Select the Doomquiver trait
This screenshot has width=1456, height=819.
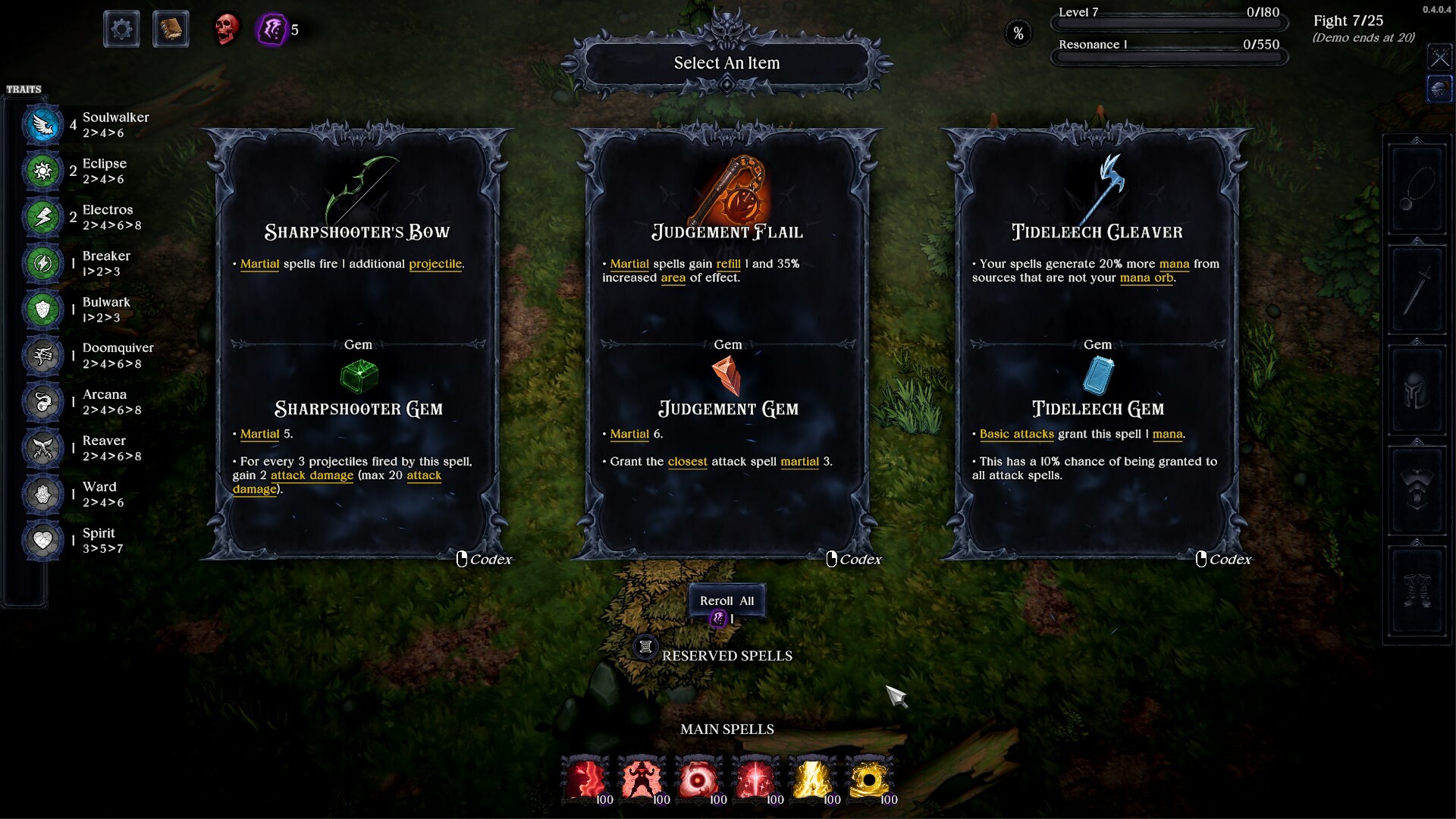point(43,356)
